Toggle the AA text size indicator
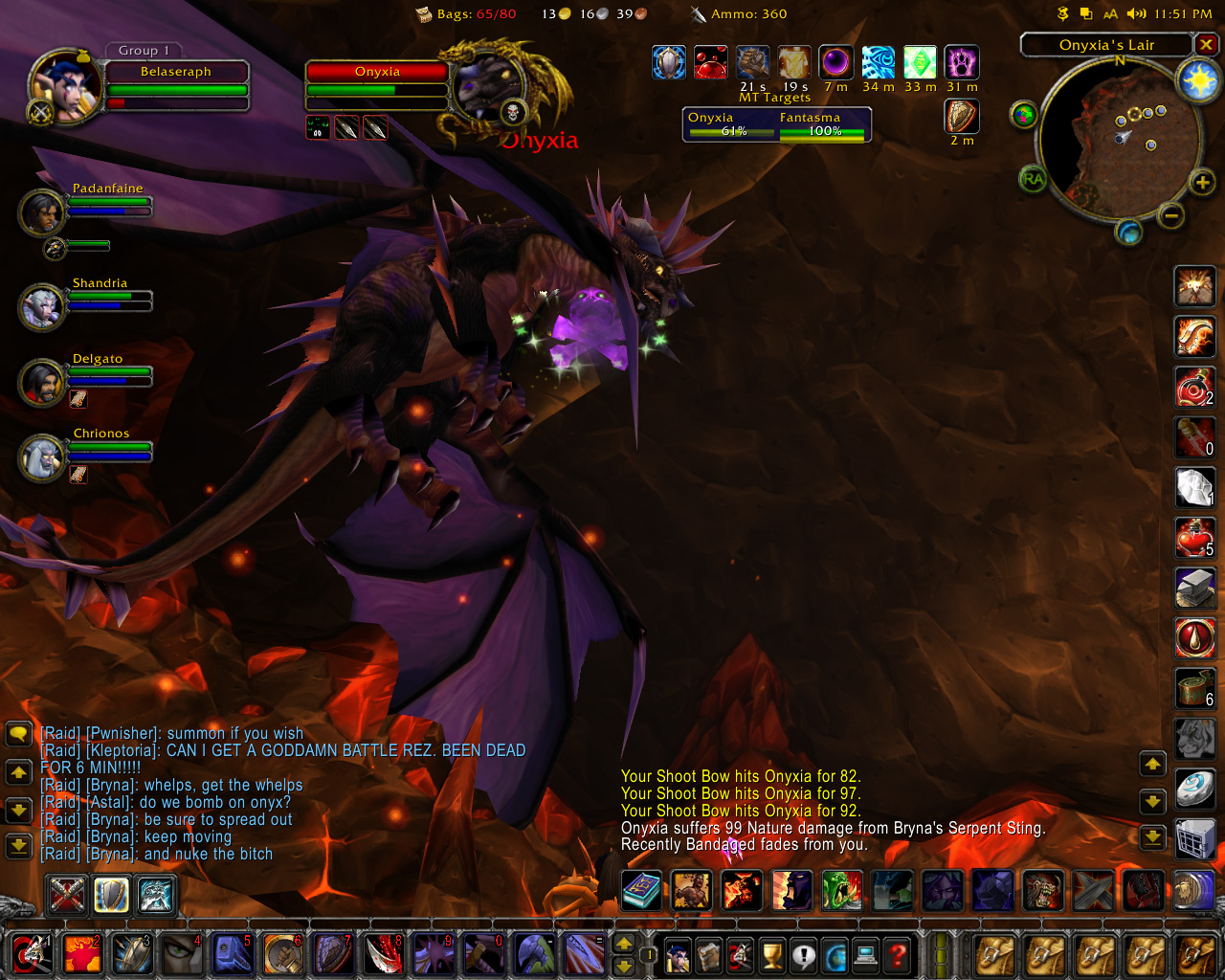The height and width of the screenshot is (980, 1225). tap(1111, 13)
